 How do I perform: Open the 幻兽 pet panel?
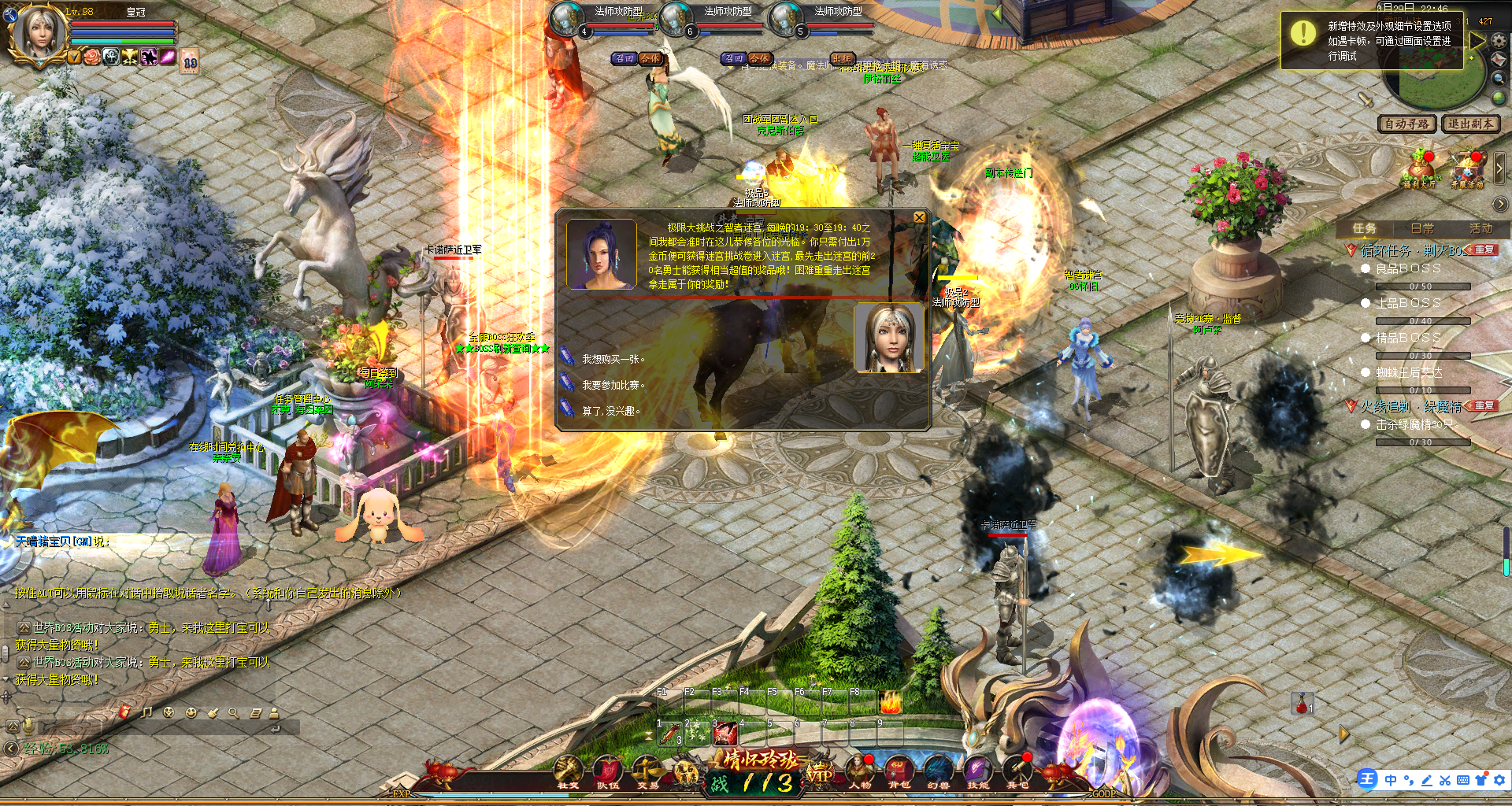tap(938, 771)
